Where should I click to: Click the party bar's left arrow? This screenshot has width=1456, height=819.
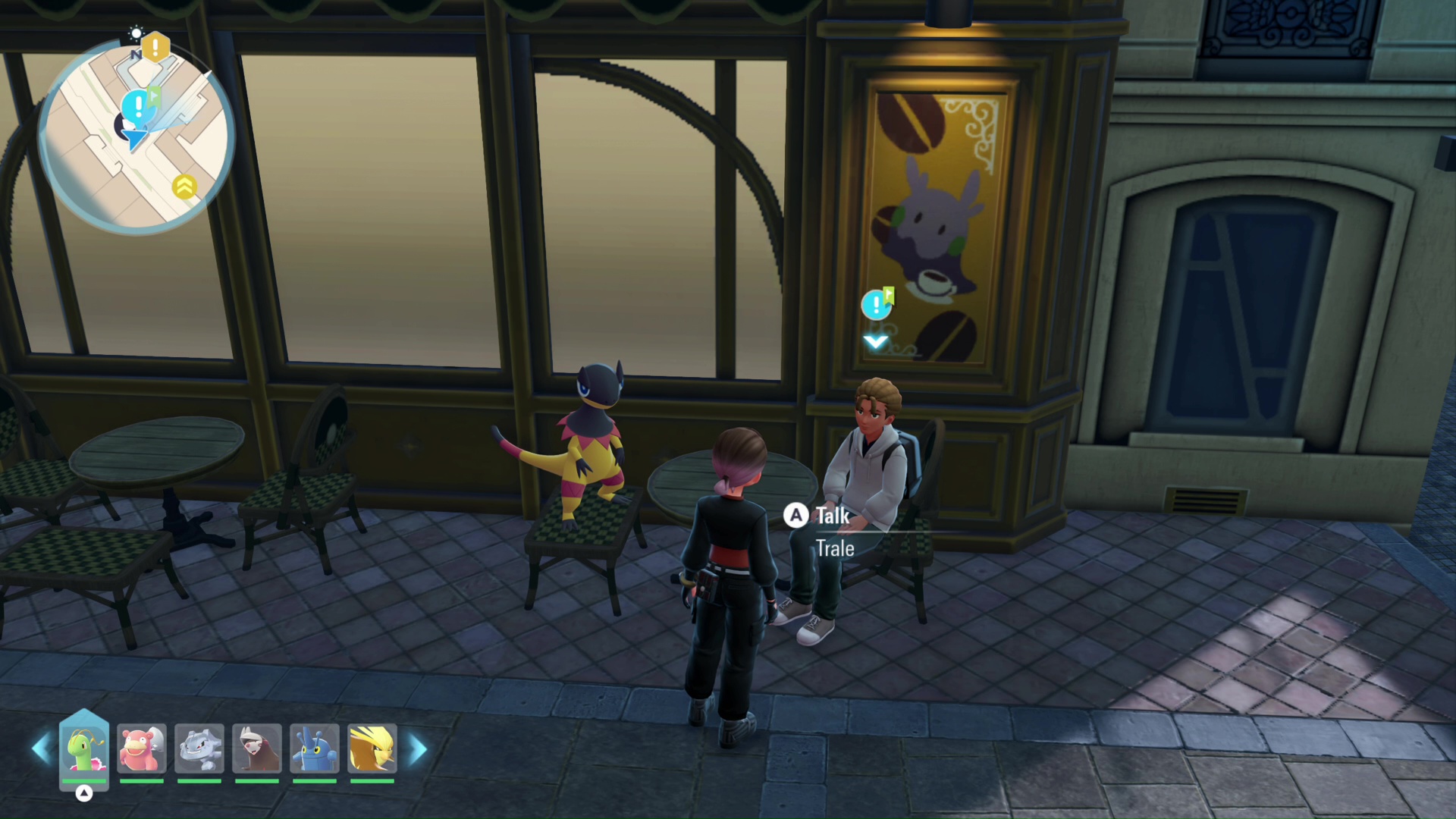(41, 749)
